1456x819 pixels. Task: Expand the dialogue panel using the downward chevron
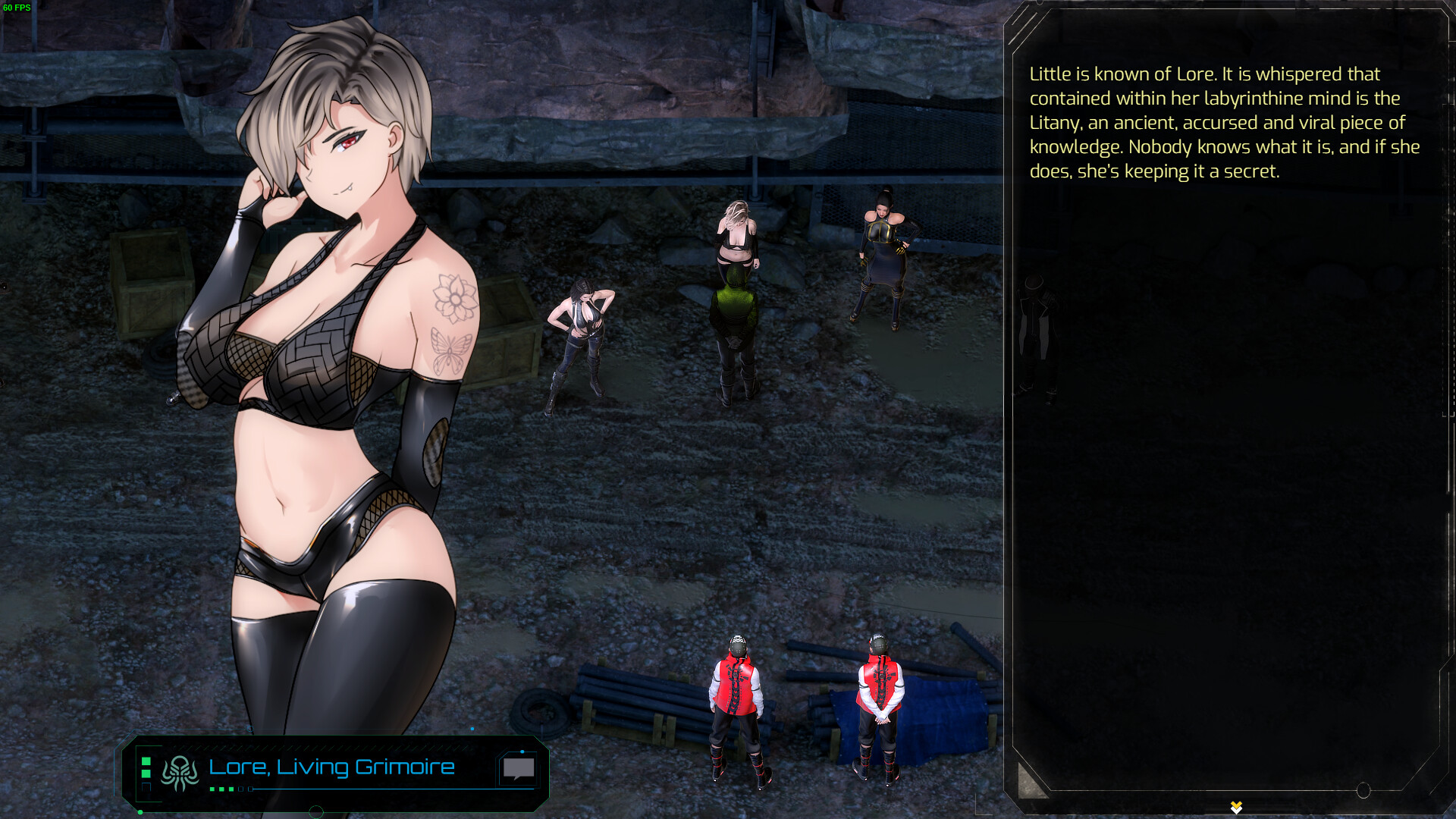click(x=1236, y=807)
